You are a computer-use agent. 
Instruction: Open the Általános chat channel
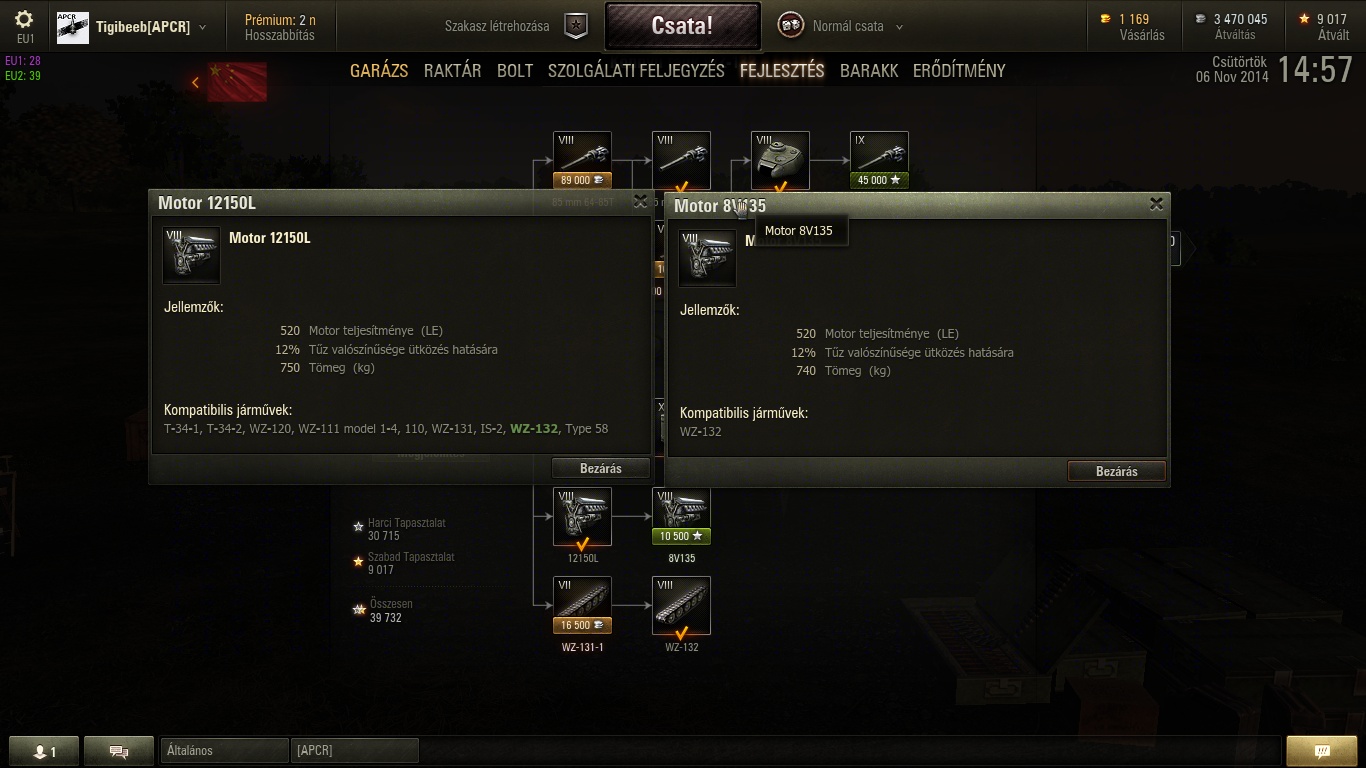click(224, 750)
